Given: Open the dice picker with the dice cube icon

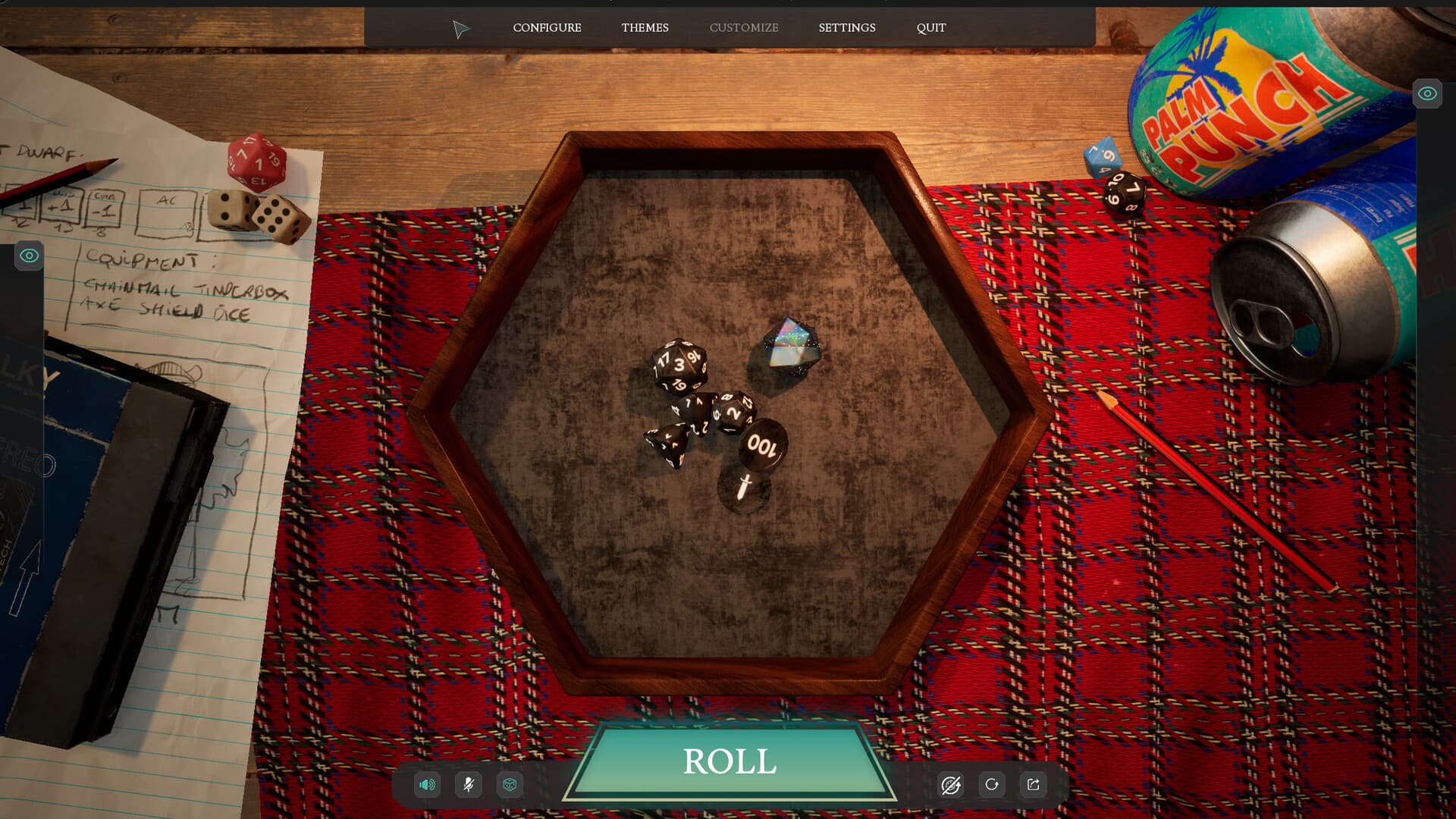Looking at the screenshot, I should click(x=510, y=786).
